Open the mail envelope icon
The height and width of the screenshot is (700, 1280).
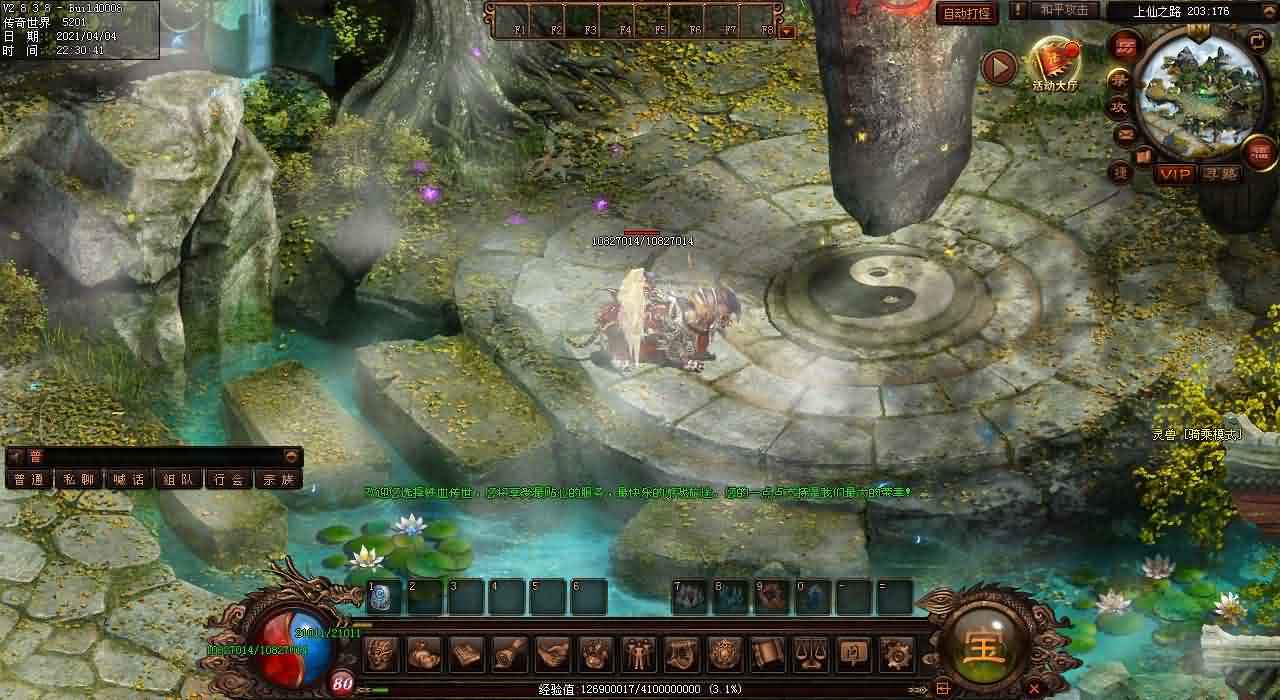1125,133
